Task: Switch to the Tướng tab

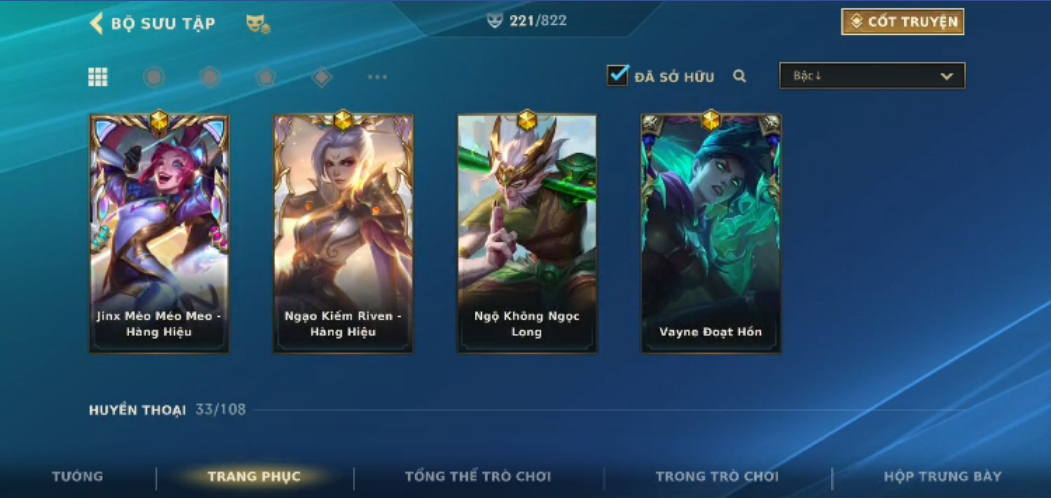Action: tap(78, 477)
